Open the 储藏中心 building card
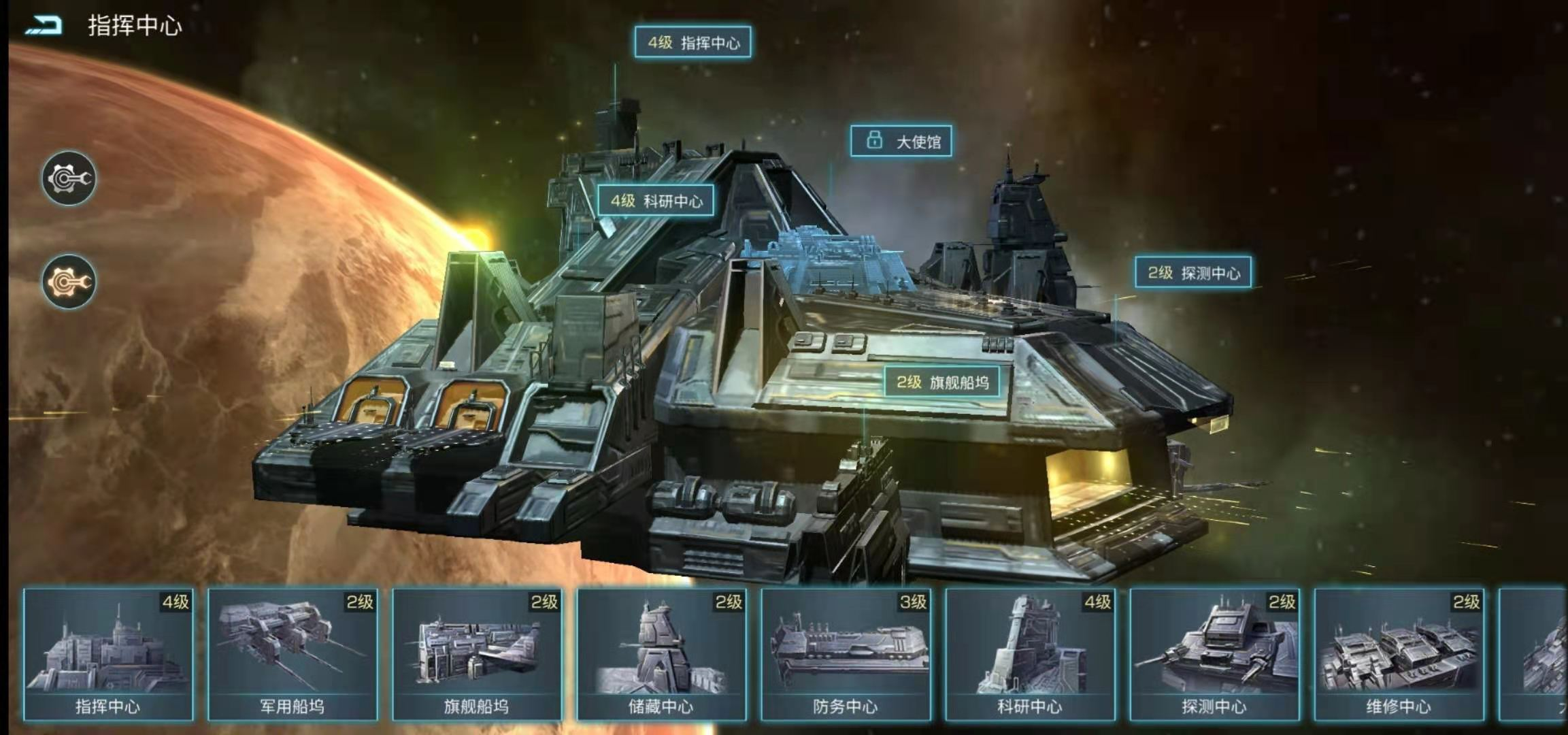Viewport: 1568px width, 735px height. pos(661,654)
